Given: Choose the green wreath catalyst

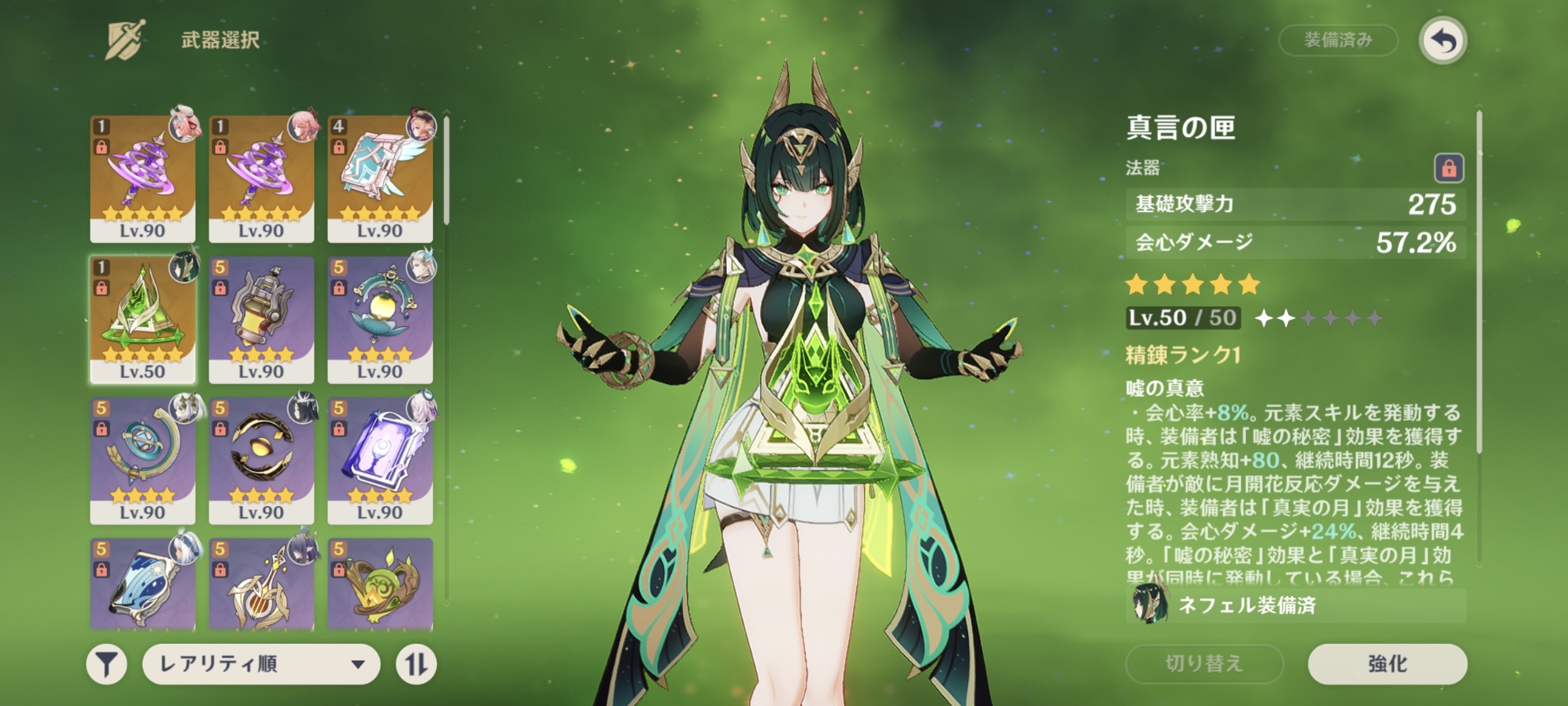Looking at the screenshot, I should click(x=380, y=585).
